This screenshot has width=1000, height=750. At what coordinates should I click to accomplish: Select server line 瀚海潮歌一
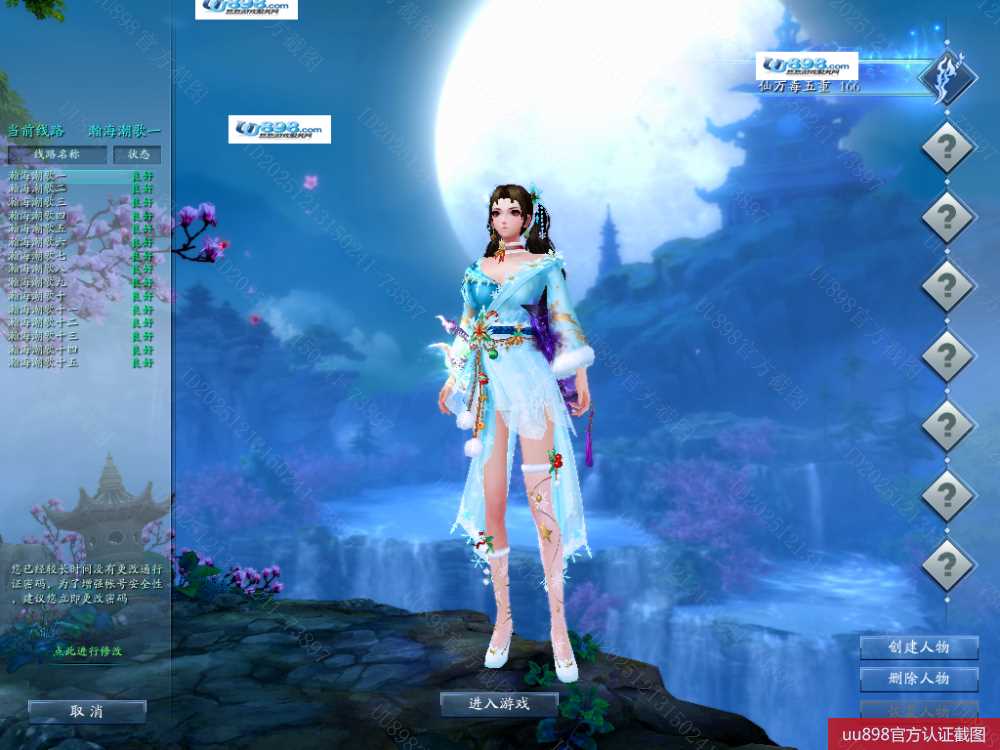point(38,175)
